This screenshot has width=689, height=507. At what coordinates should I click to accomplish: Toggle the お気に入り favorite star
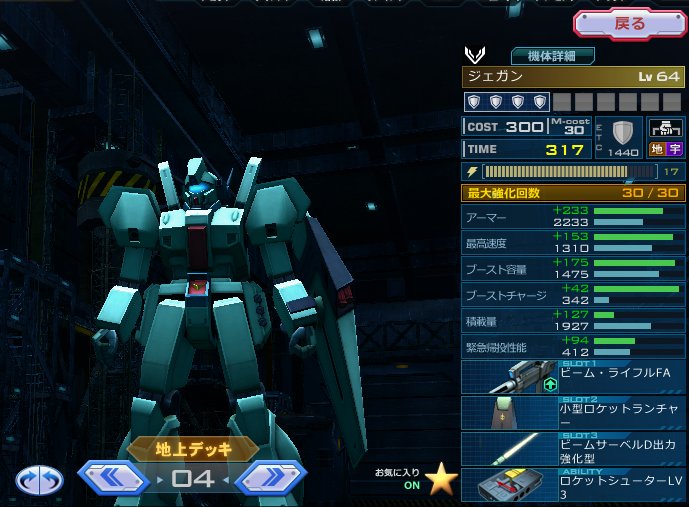[x=441, y=479]
